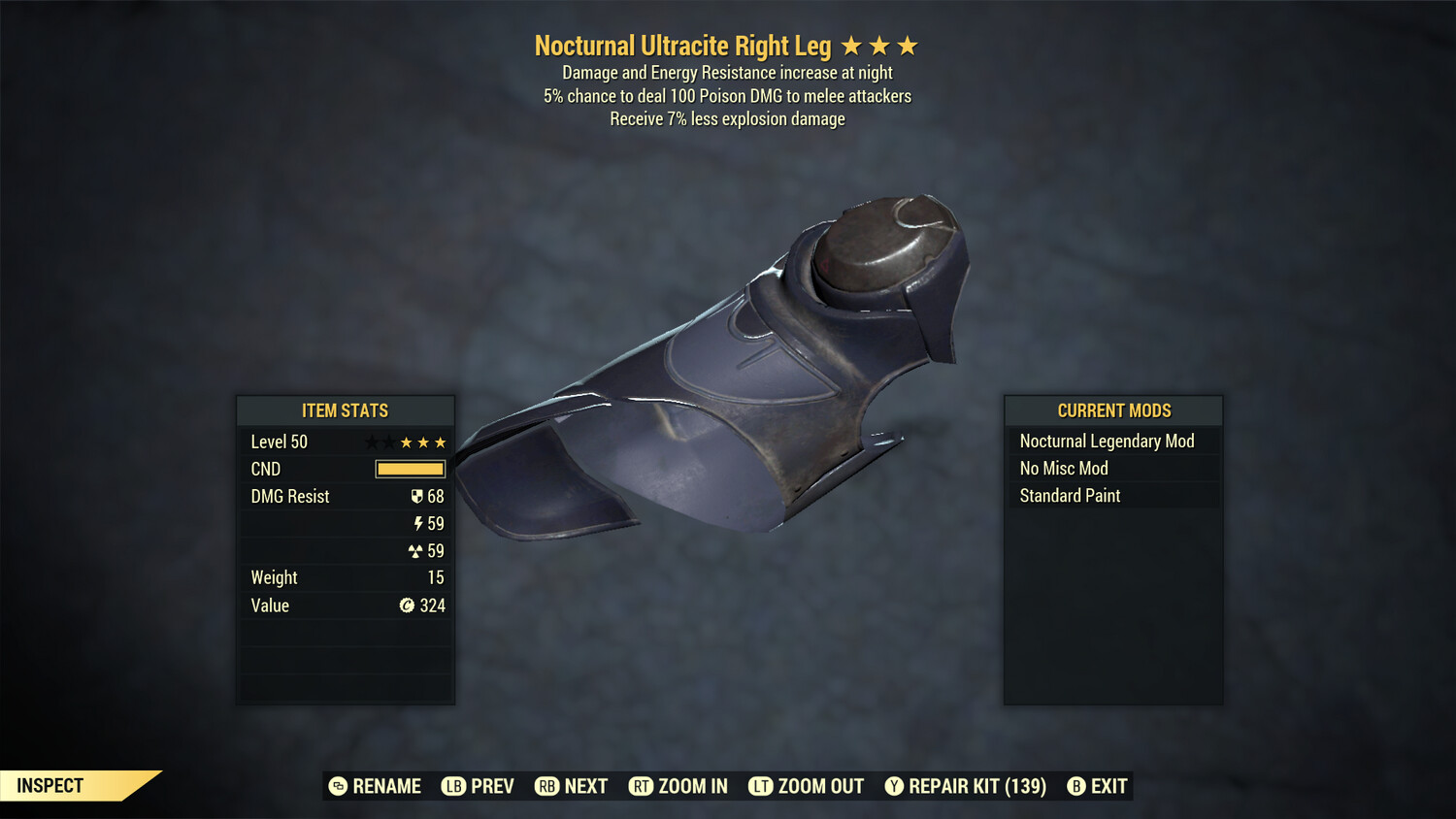The width and height of the screenshot is (1456, 819).
Task: Select the first grayed star next to Level 50
Action: pyautogui.click(x=371, y=442)
